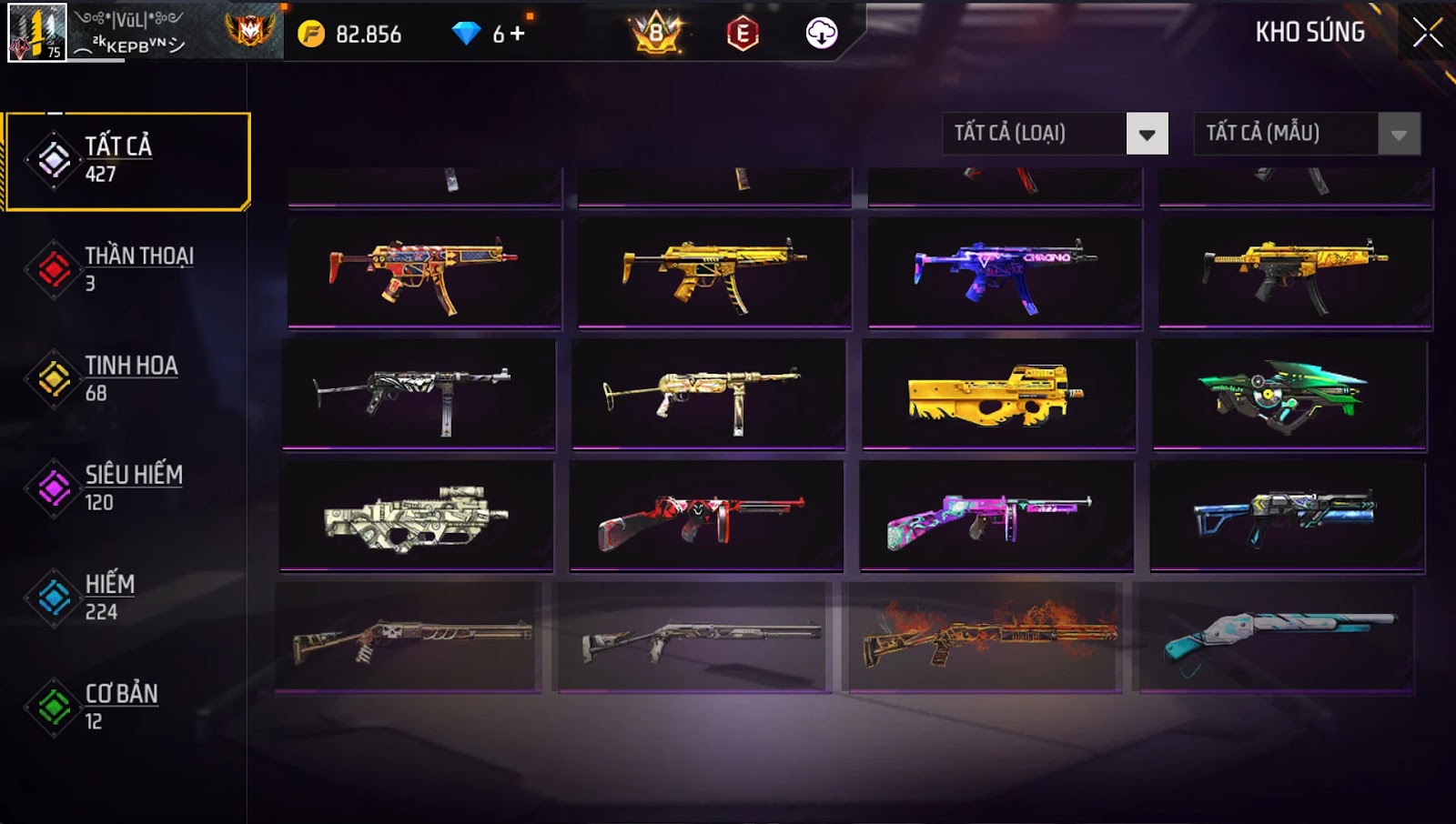Pick the green futuristic winged gun skin
This screenshot has width=1456, height=824.
(x=1289, y=395)
